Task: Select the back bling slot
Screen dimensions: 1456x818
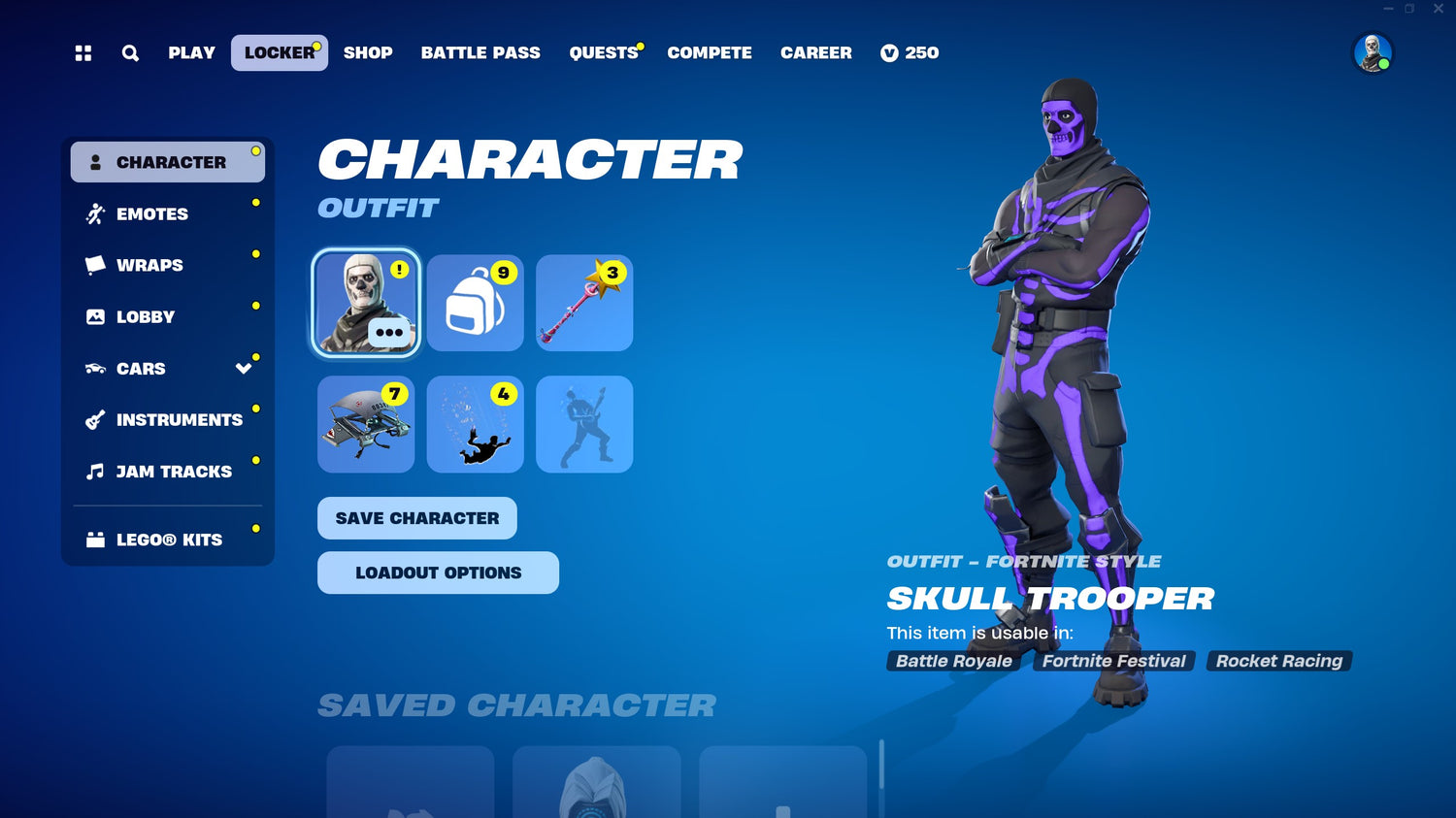Action: coord(475,302)
